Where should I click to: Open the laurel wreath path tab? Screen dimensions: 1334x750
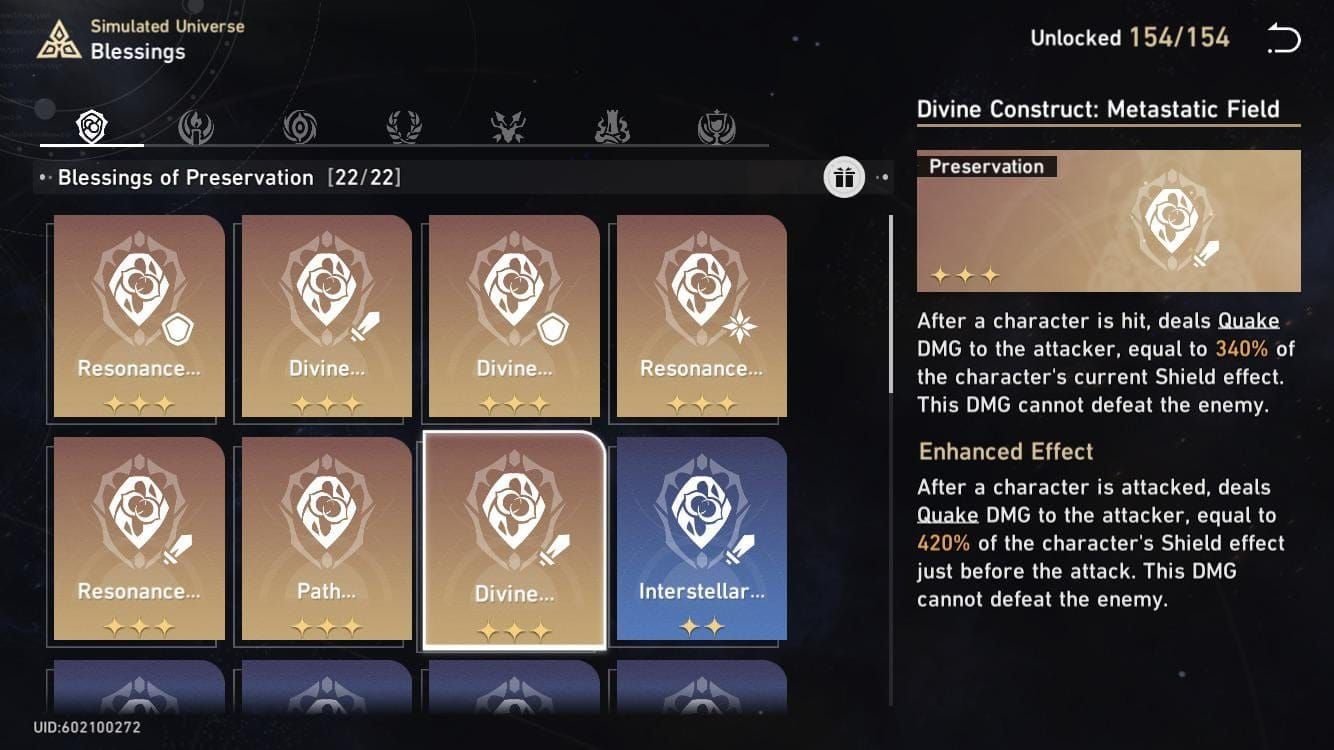pos(404,127)
